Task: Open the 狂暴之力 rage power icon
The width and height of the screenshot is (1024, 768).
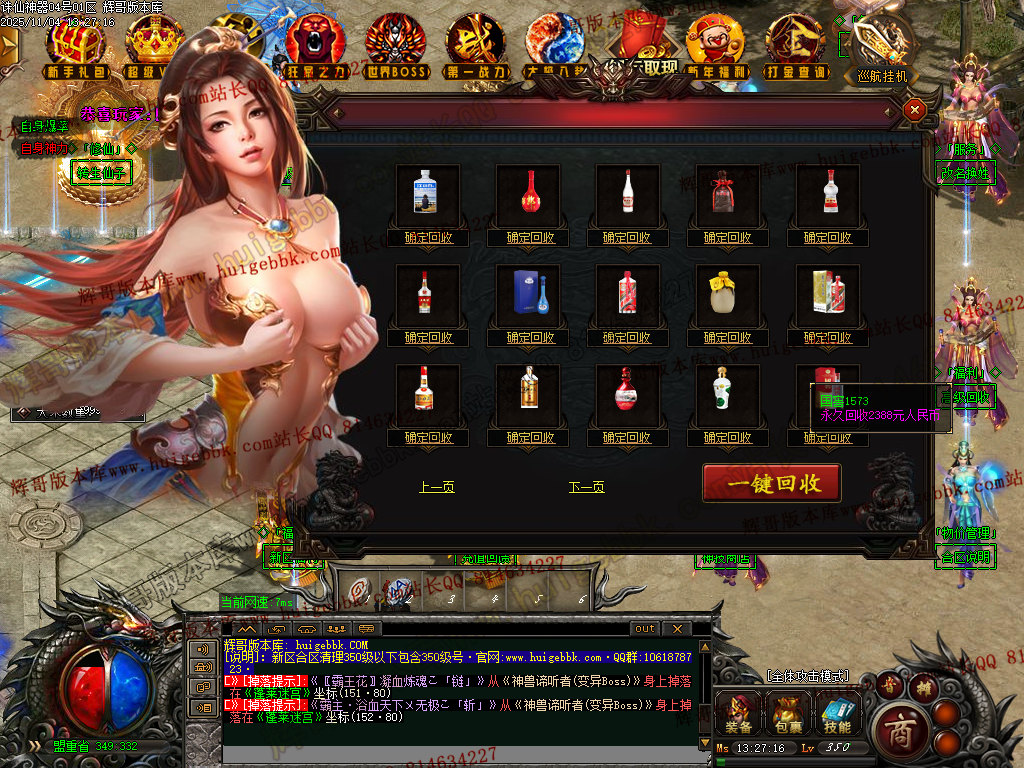Action: pyautogui.click(x=315, y=45)
